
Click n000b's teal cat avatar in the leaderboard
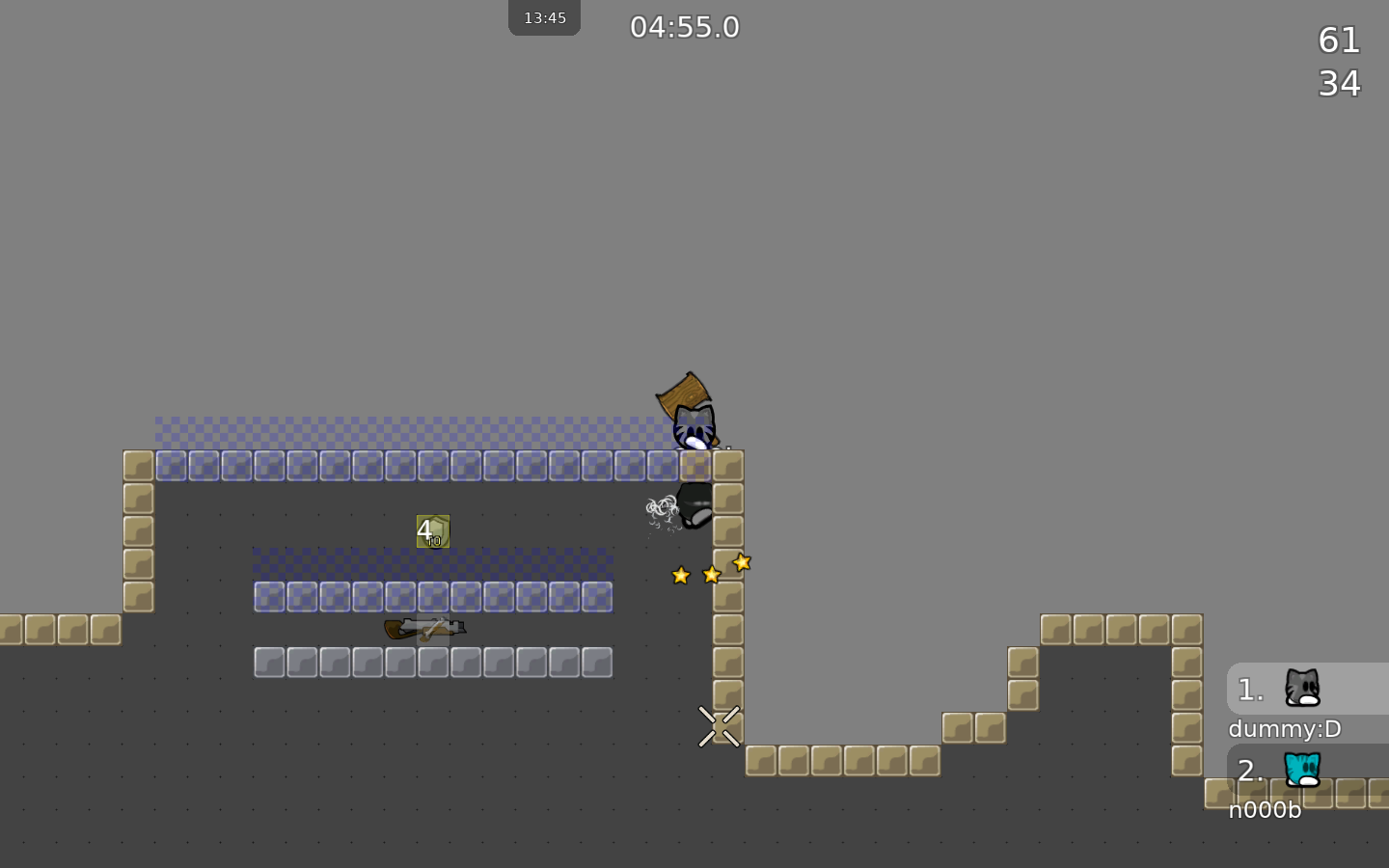1304,770
